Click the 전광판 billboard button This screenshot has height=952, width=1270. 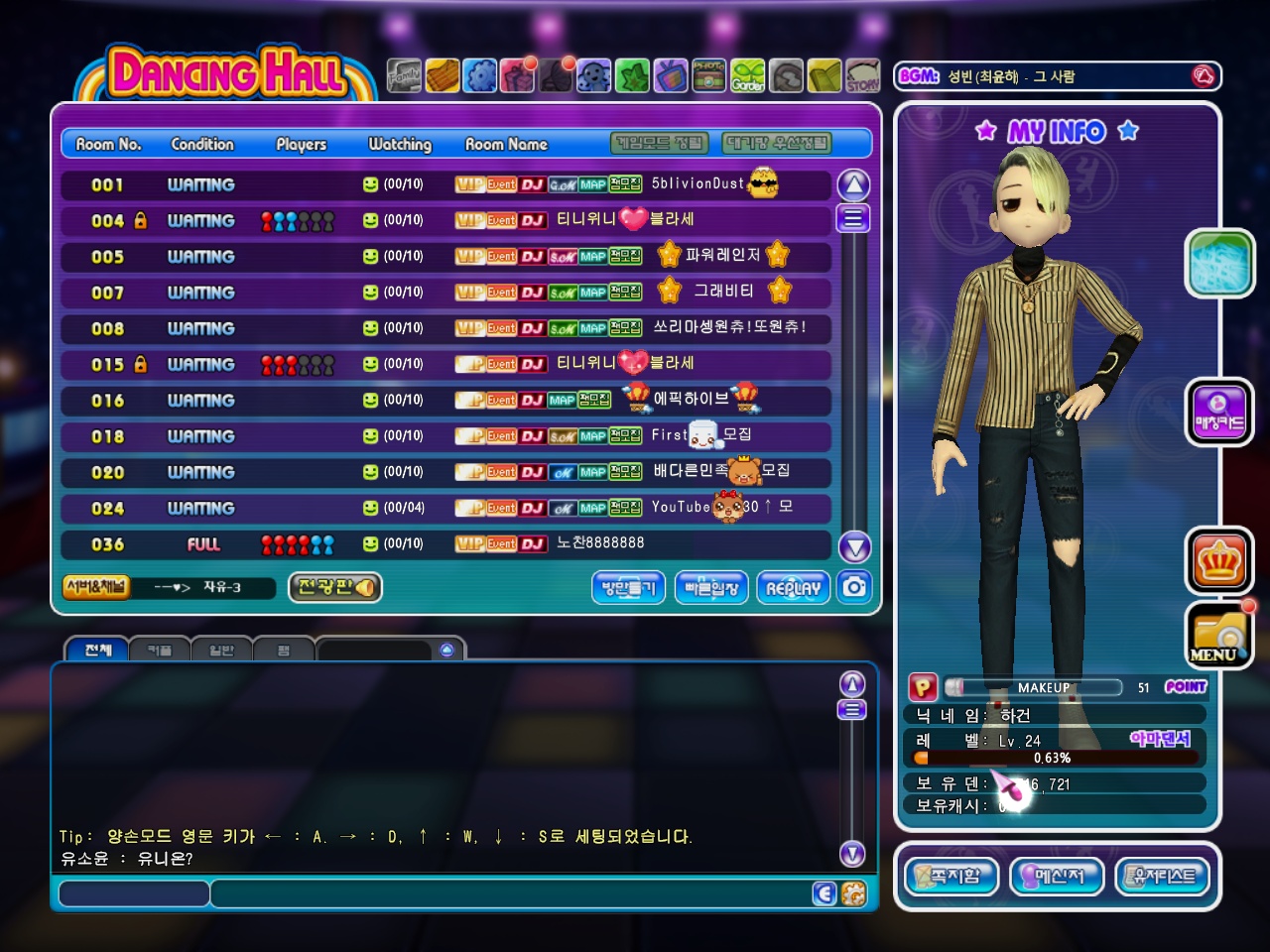tap(335, 587)
